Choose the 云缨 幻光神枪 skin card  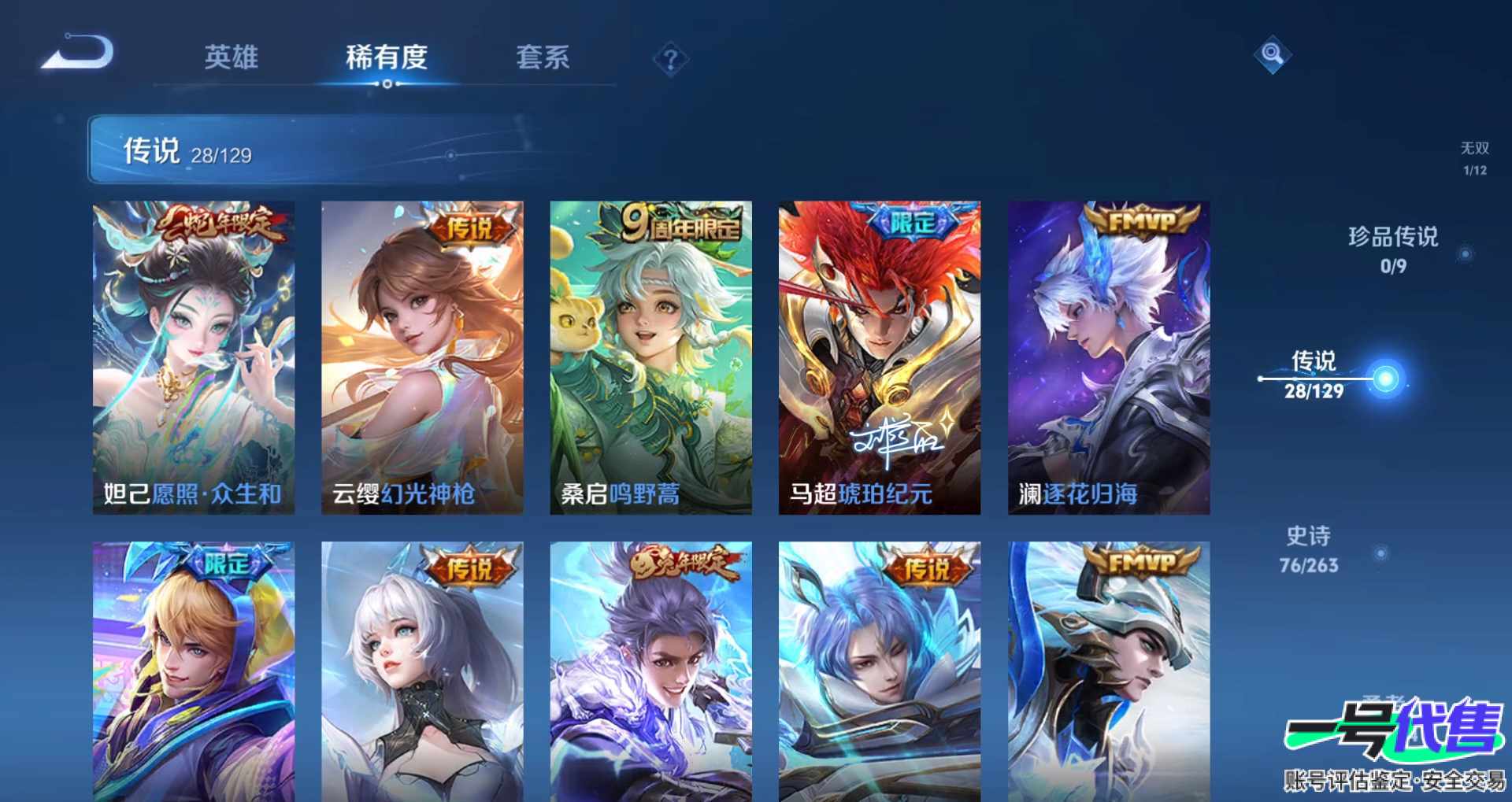click(x=422, y=357)
